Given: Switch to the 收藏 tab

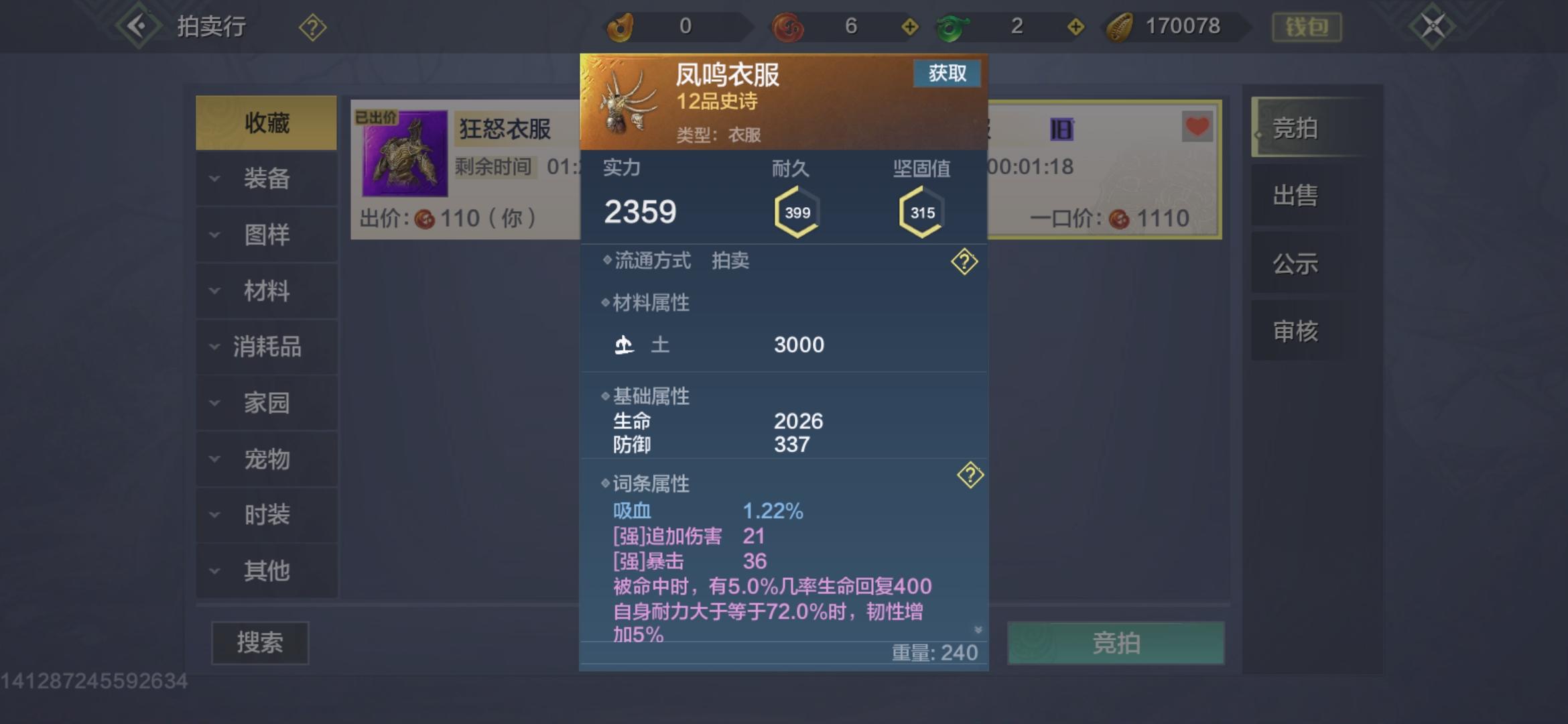Looking at the screenshot, I should (x=267, y=125).
